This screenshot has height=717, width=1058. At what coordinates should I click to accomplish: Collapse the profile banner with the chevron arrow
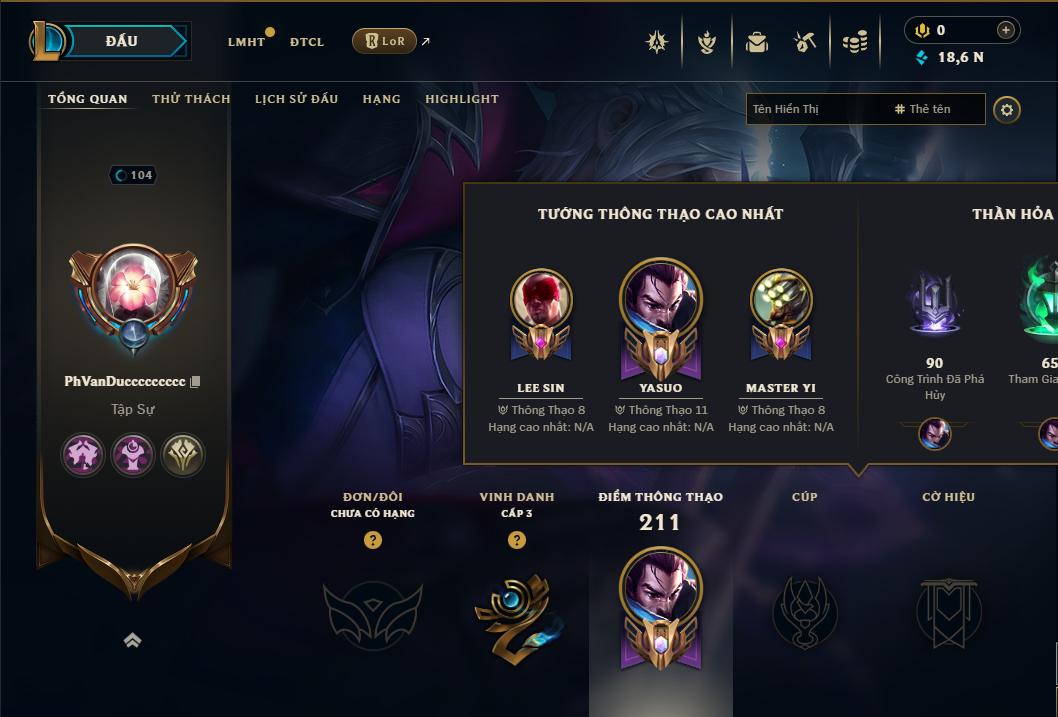click(x=132, y=640)
